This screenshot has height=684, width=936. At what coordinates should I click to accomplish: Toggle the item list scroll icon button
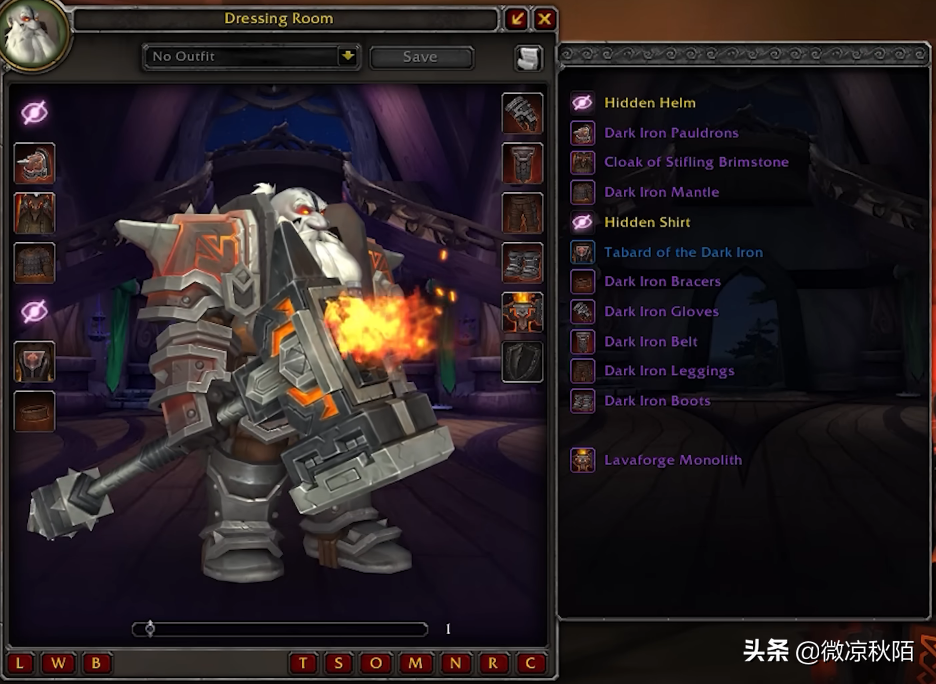point(528,58)
